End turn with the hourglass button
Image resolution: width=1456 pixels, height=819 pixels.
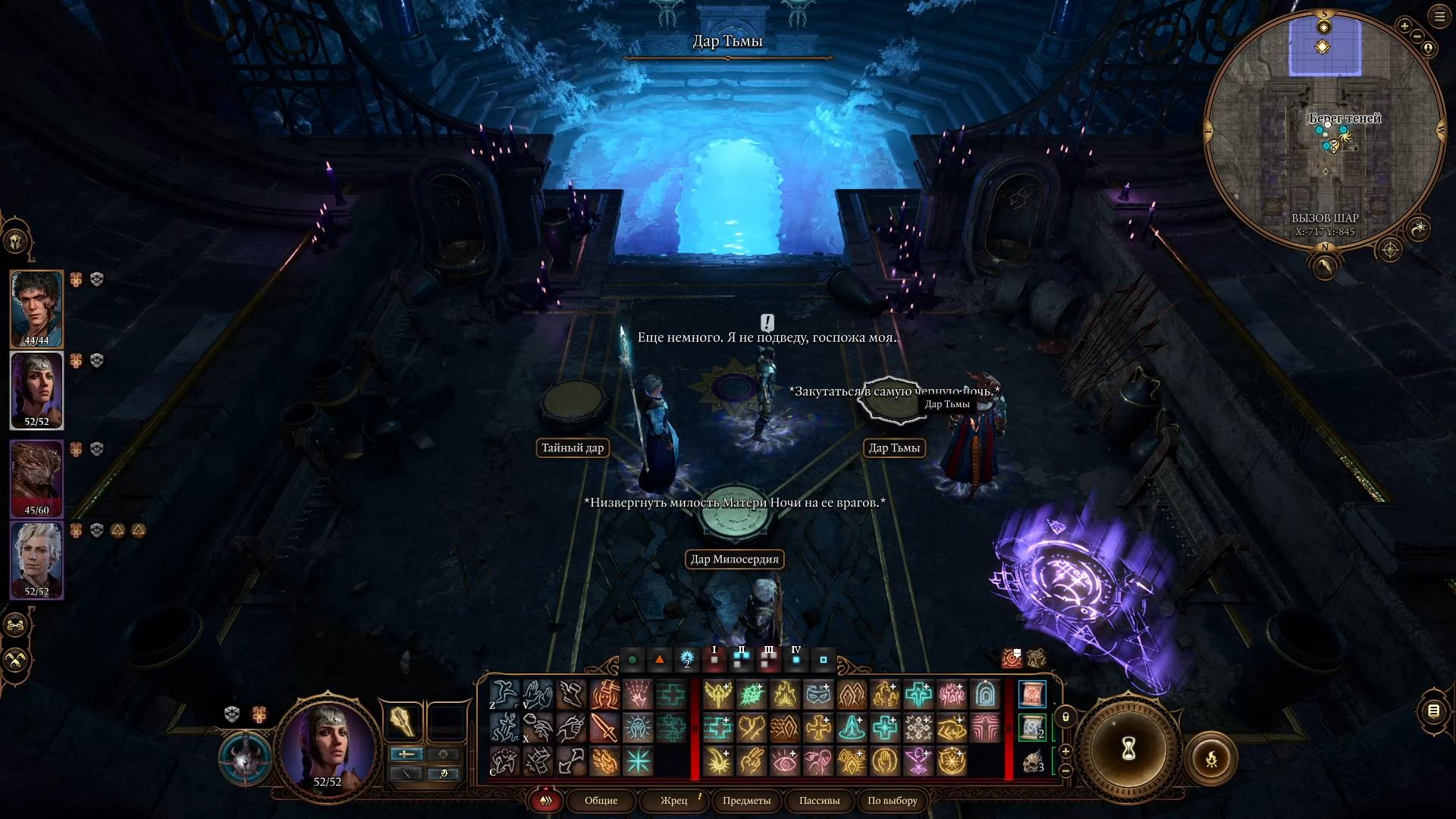[1128, 751]
